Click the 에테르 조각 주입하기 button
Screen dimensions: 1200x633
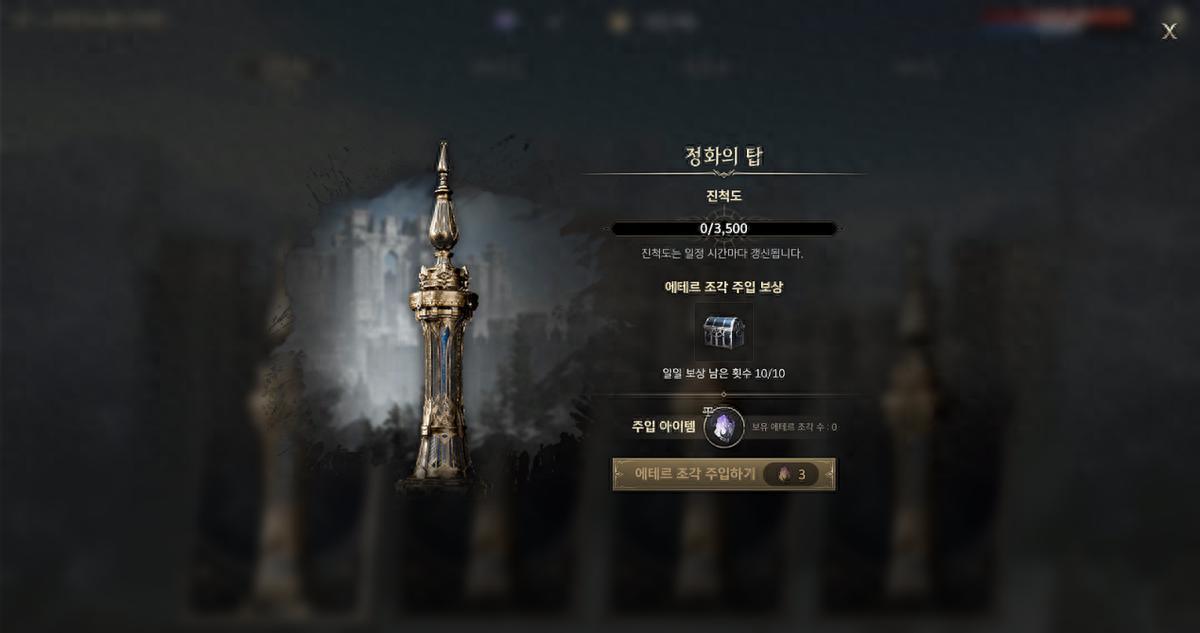pyautogui.click(x=723, y=474)
